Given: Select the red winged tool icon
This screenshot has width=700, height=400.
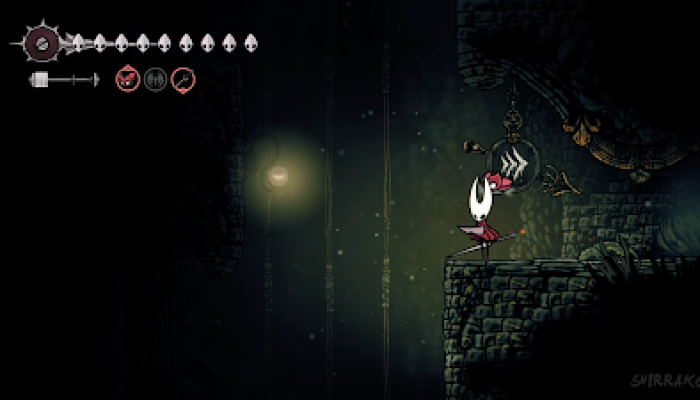Looking at the screenshot, I should click(128, 79).
